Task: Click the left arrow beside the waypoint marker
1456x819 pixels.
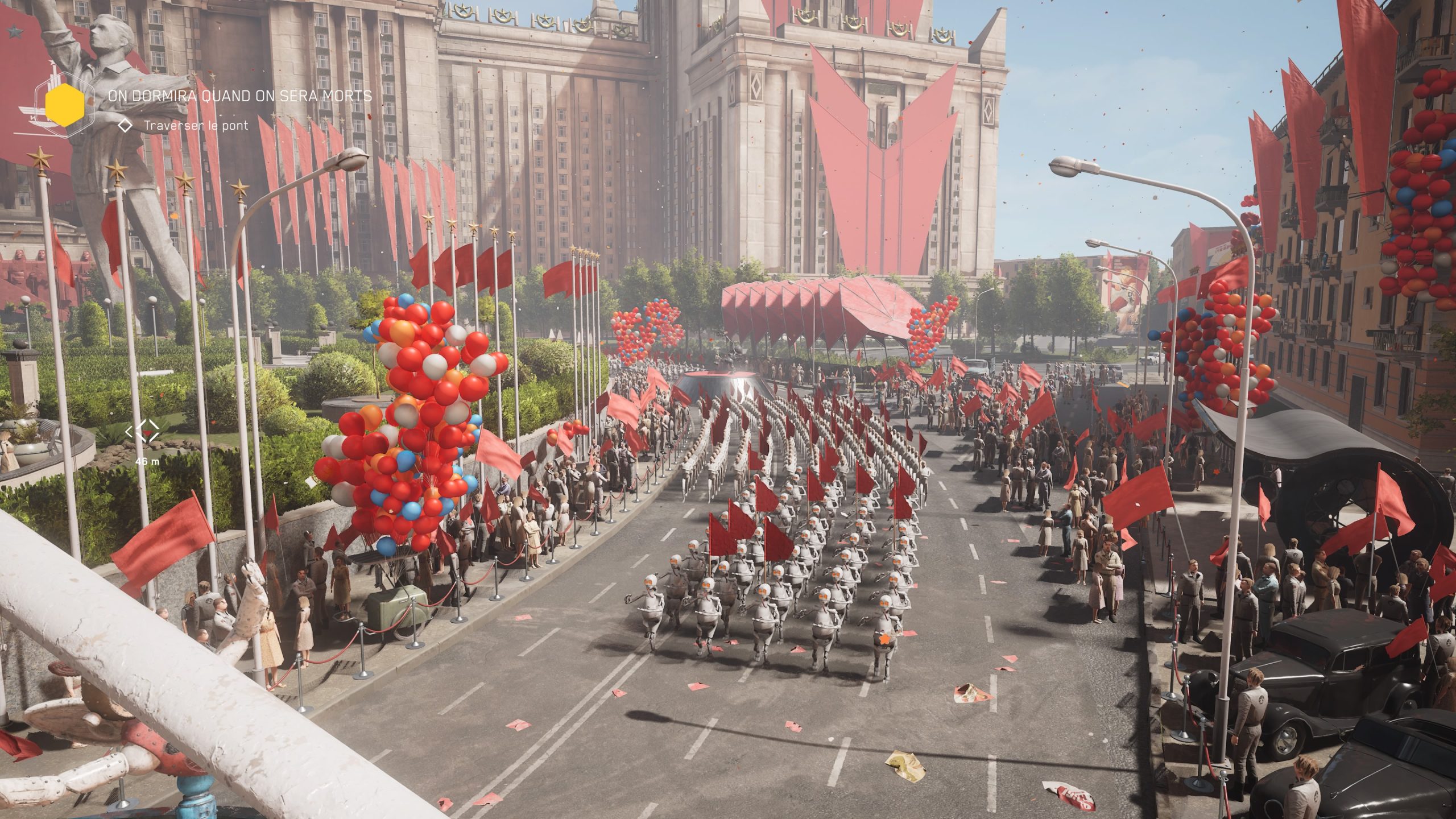Action: click(x=129, y=431)
